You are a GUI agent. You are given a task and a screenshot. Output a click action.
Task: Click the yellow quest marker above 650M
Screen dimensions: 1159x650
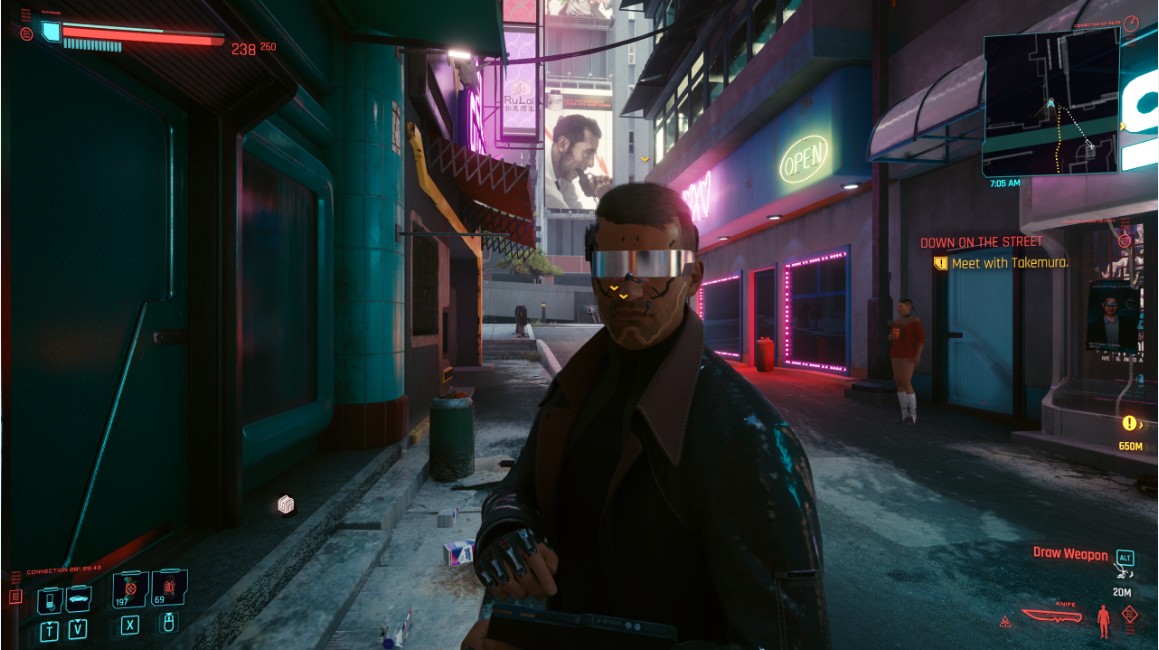[x=1129, y=423]
